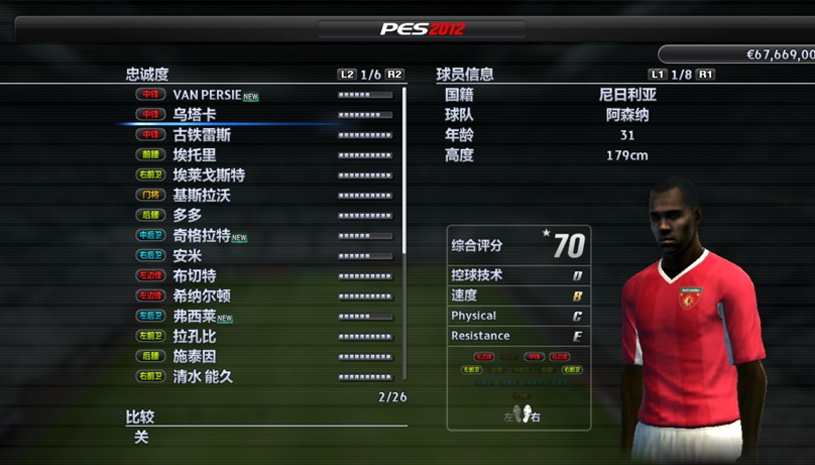
Task: Select player 安米 row
Action: (187, 256)
